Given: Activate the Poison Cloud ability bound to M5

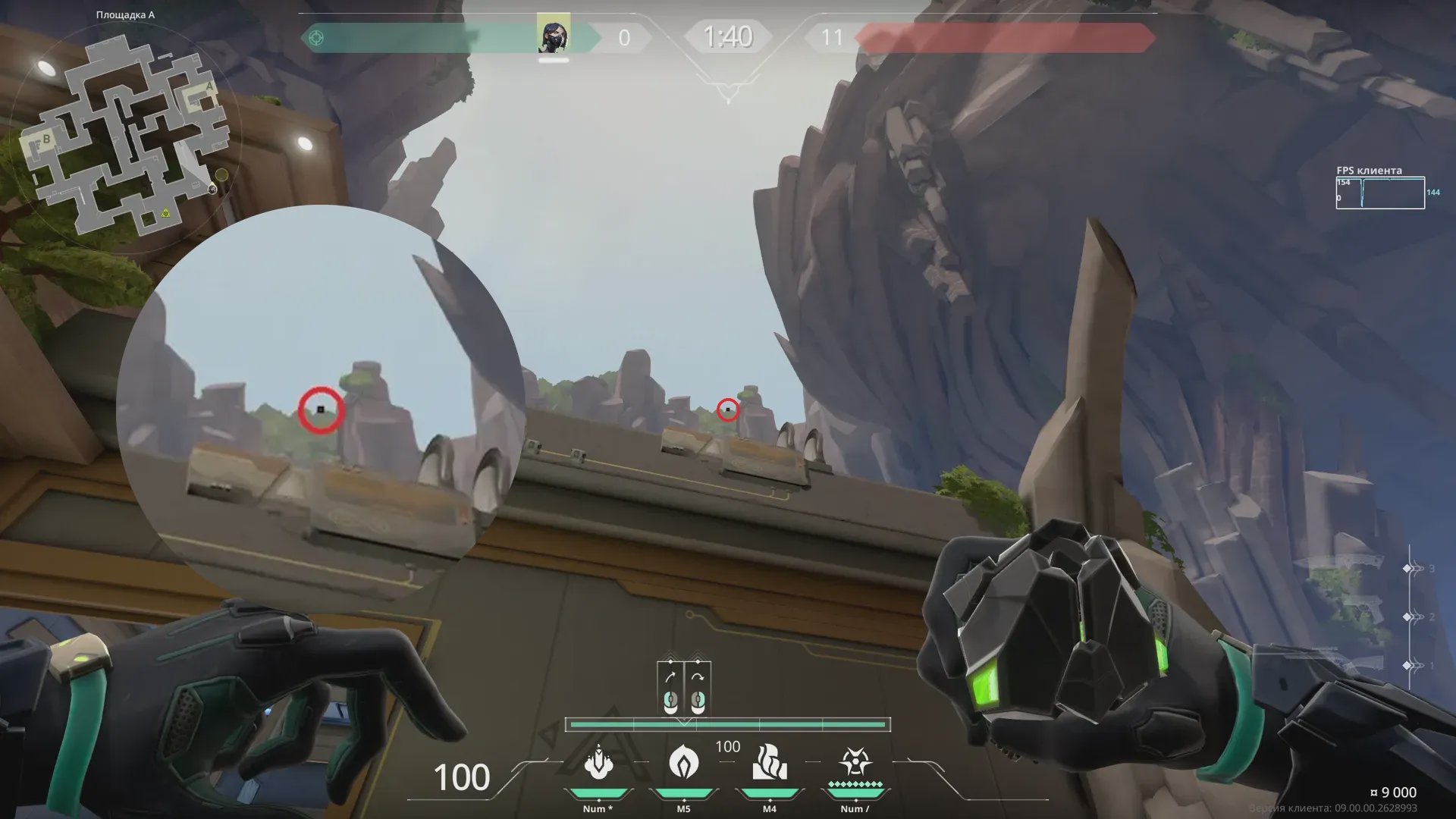Looking at the screenshot, I should [x=683, y=762].
